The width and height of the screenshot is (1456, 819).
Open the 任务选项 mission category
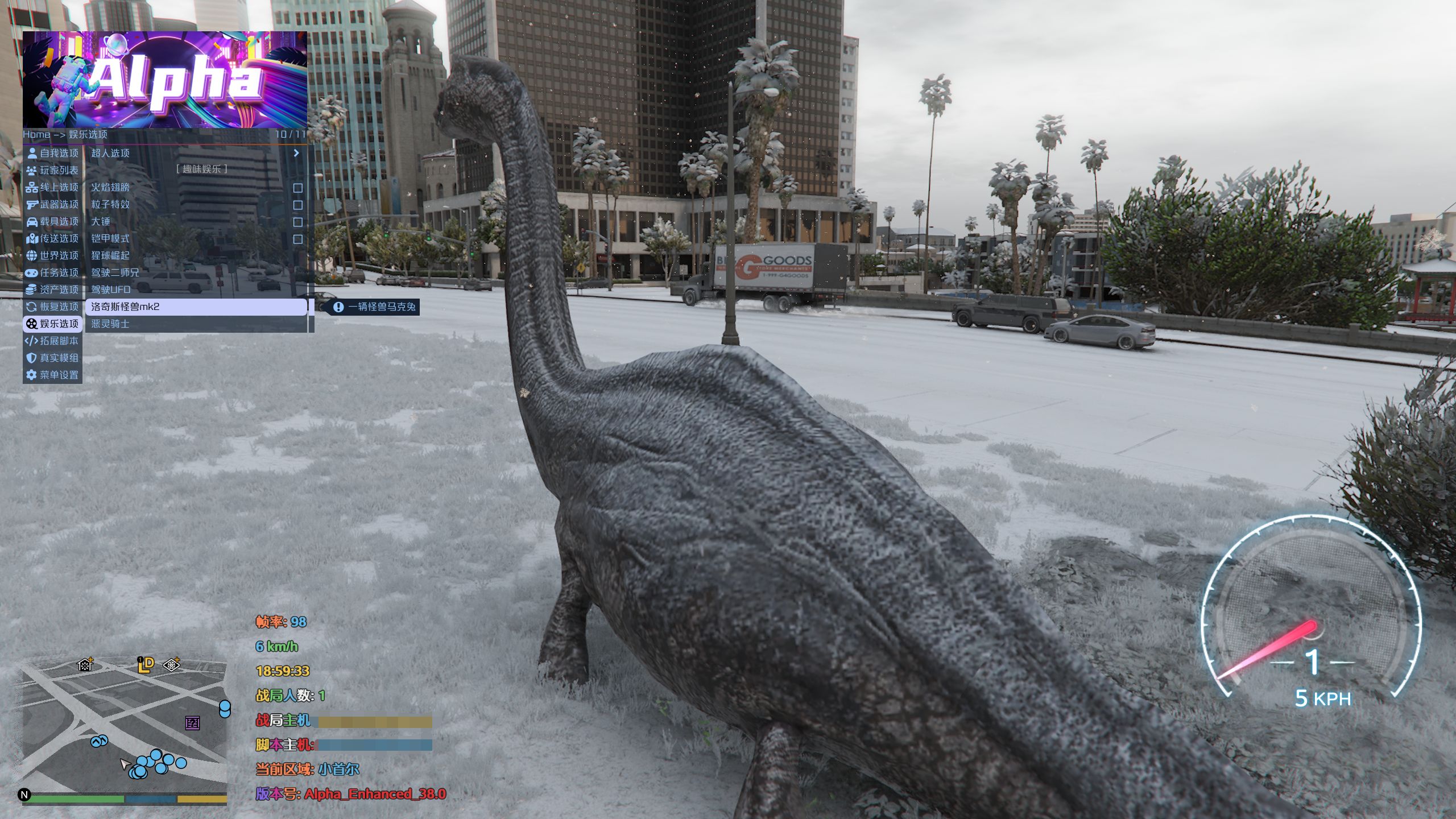pyautogui.click(x=52, y=272)
